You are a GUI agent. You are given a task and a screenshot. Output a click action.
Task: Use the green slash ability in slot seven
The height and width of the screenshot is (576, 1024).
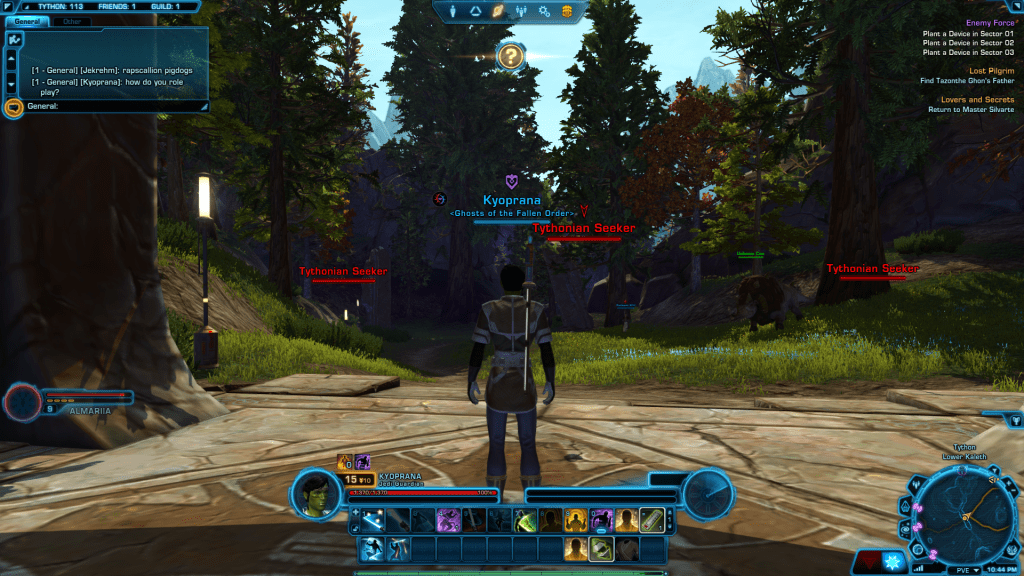tap(524, 521)
